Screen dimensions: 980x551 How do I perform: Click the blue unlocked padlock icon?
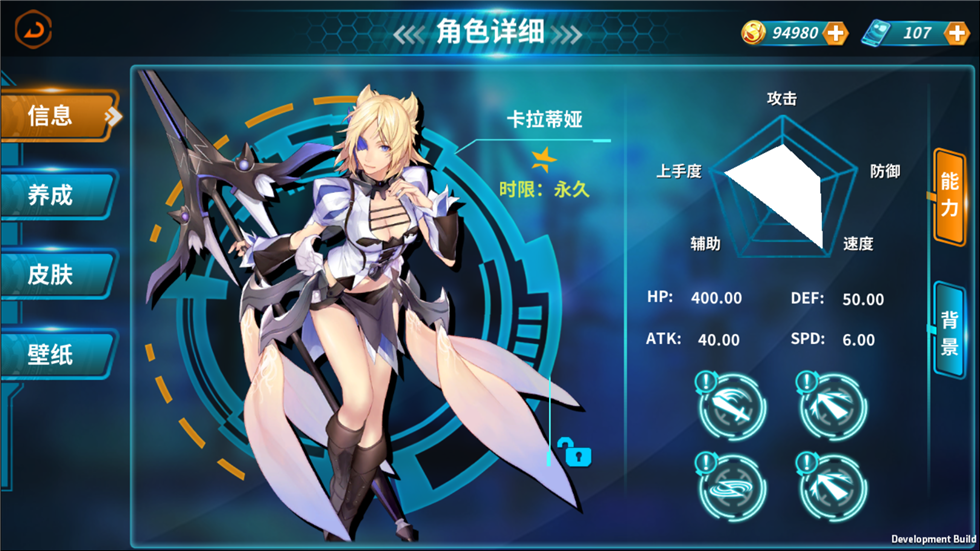(x=577, y=454)
